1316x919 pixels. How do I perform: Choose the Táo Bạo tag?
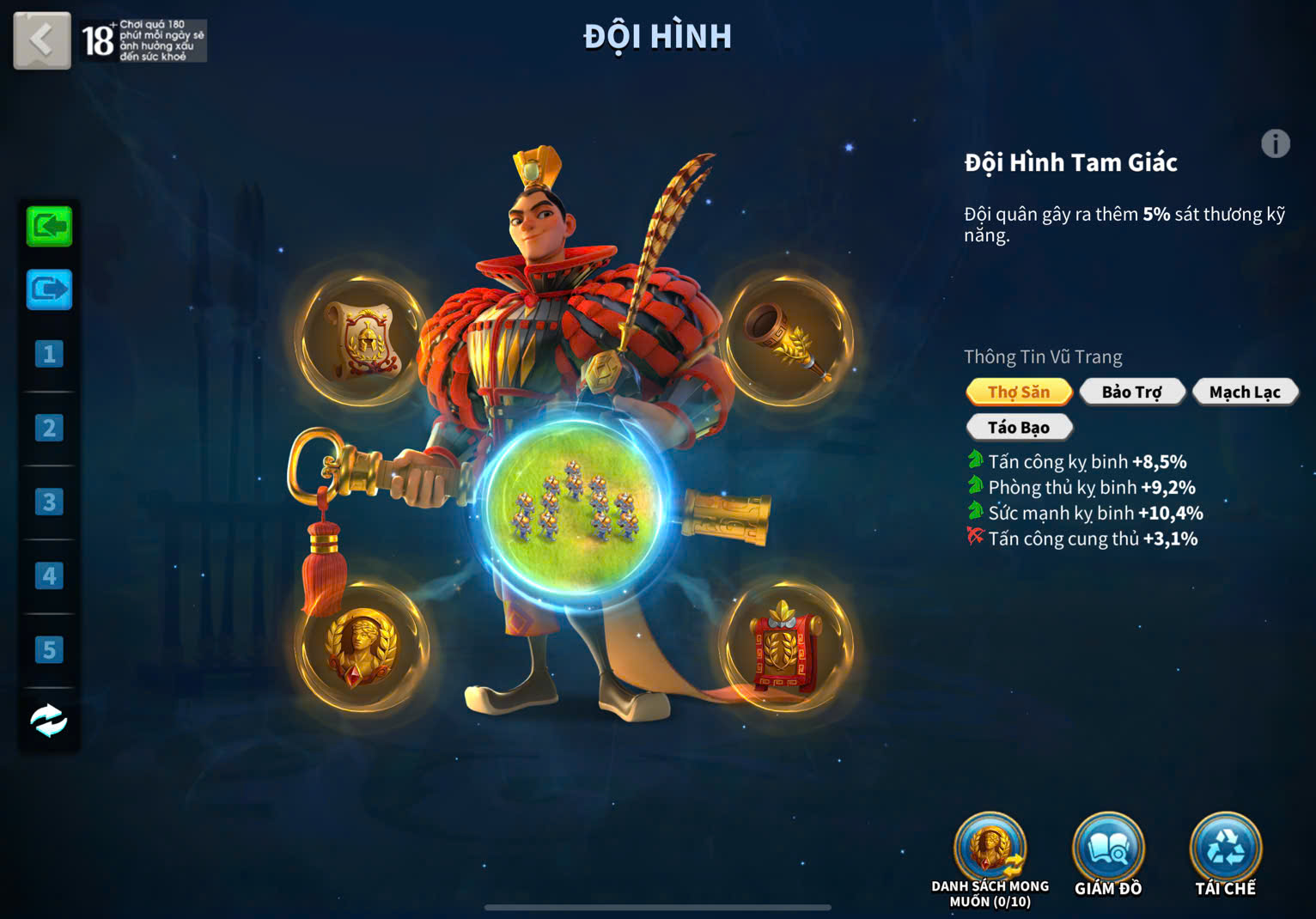[1019, 428]
